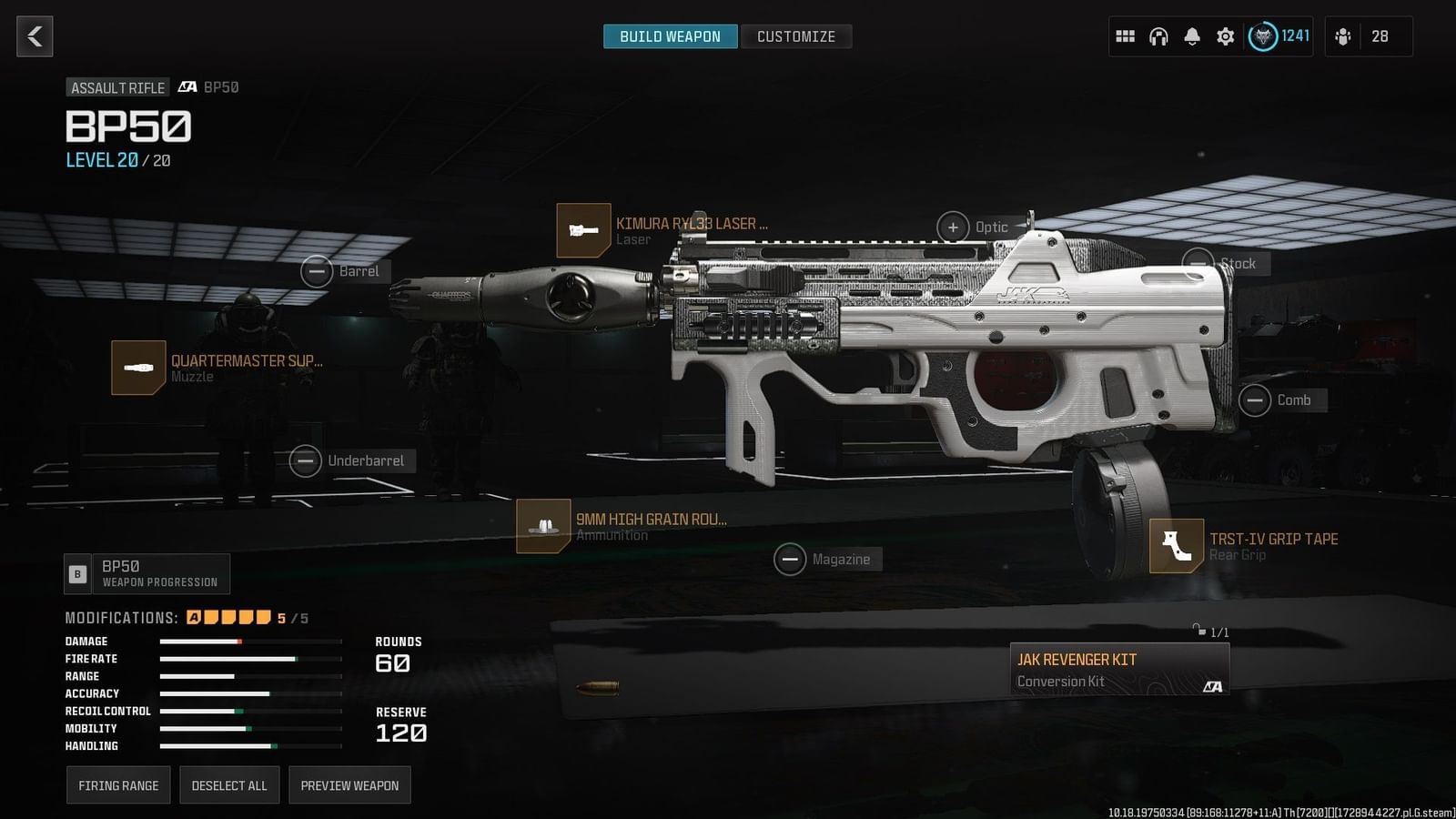The image size is (1456, 819).
Task: Select the Build Weapon tab
Action: coord(670,36)
